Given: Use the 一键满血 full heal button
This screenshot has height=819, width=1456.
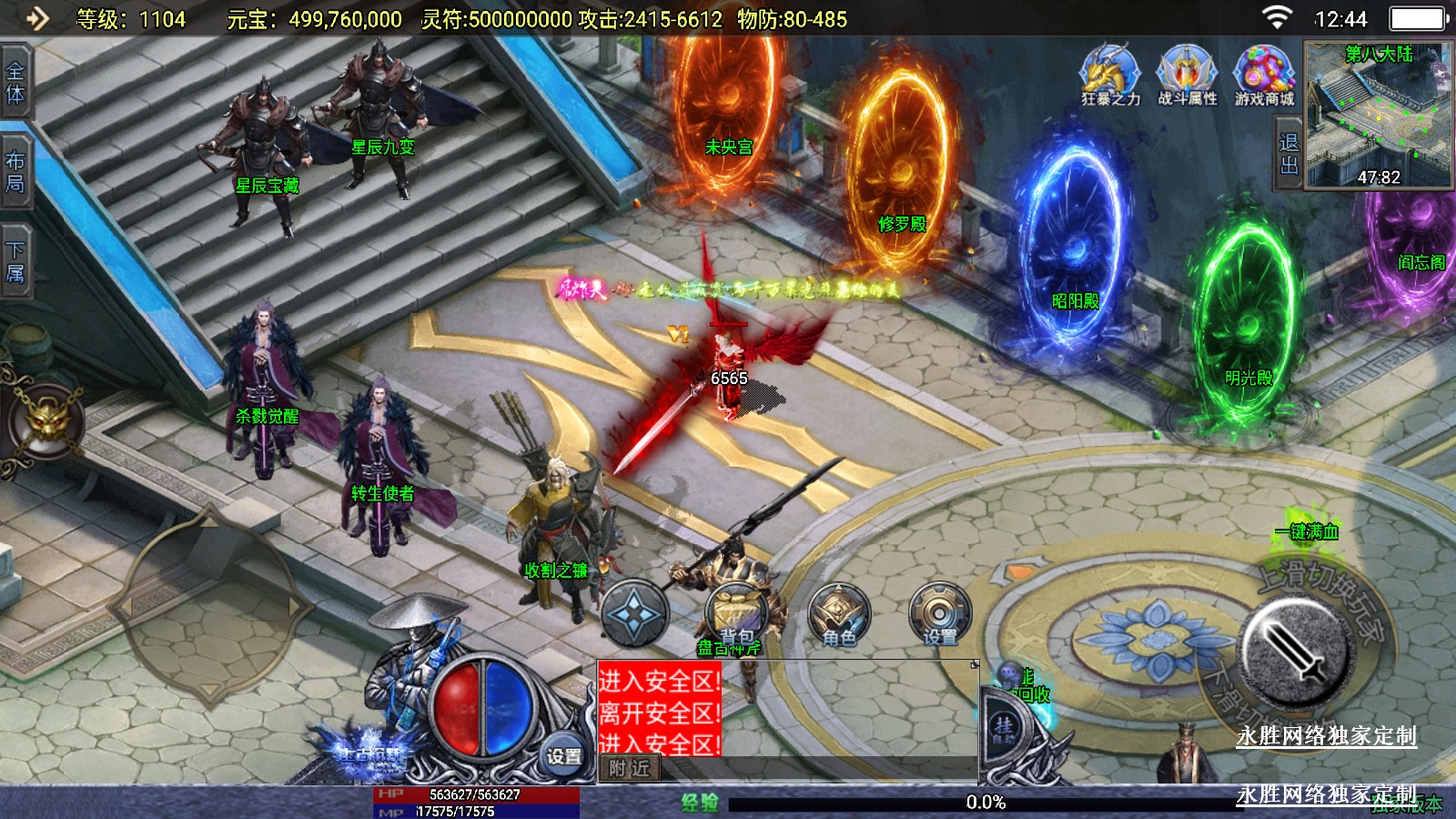Looking at the screenshot, I should click(1308, 531).
